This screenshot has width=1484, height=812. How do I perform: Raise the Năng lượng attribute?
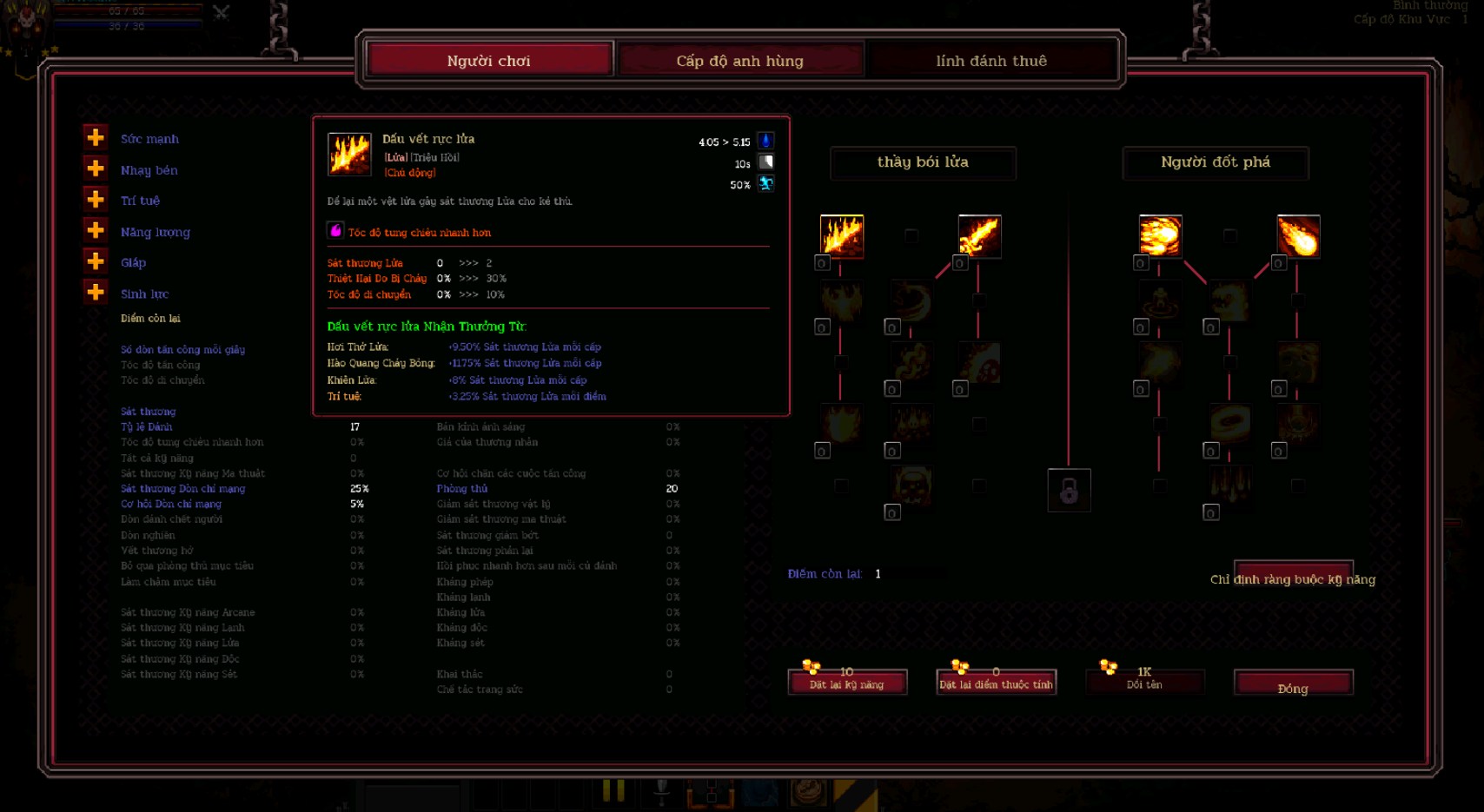coord(96,230)
